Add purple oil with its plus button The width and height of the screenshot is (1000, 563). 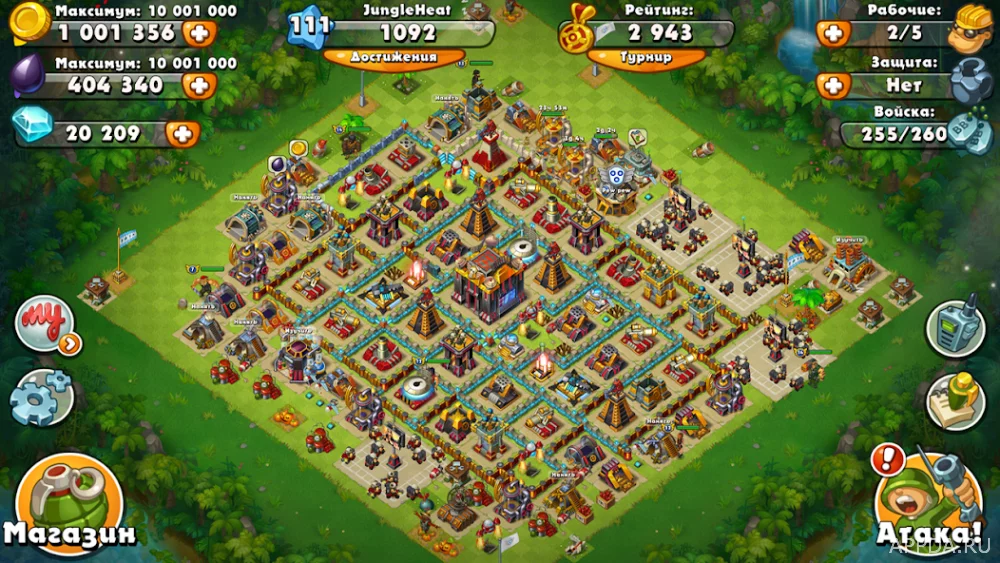click(x=200, y=85)
